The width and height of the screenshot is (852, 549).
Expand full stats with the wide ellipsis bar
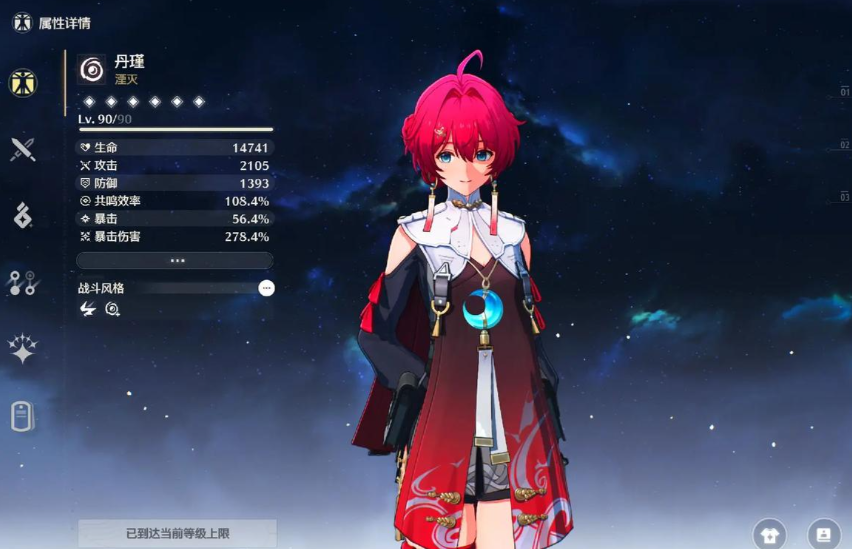[175, 260]
